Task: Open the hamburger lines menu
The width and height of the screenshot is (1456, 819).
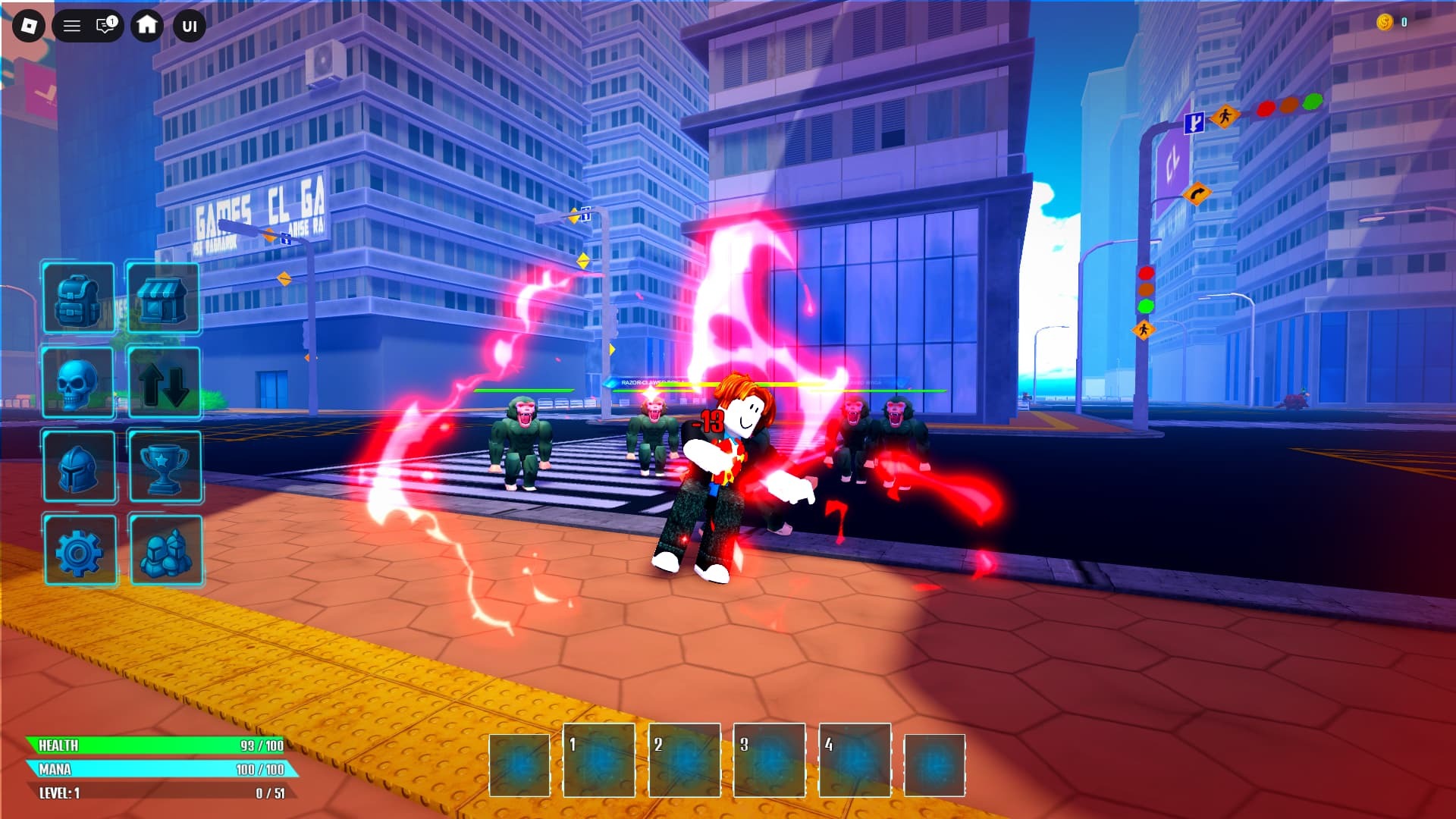Action: click(72, 27)
